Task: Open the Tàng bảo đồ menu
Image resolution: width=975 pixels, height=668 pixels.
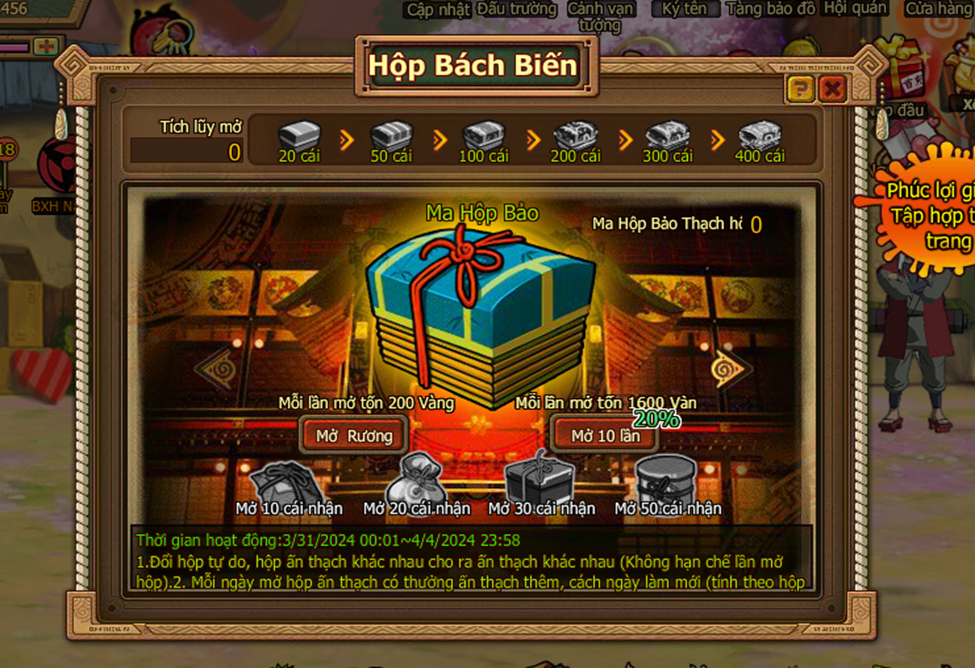Action: click(770, 9)
